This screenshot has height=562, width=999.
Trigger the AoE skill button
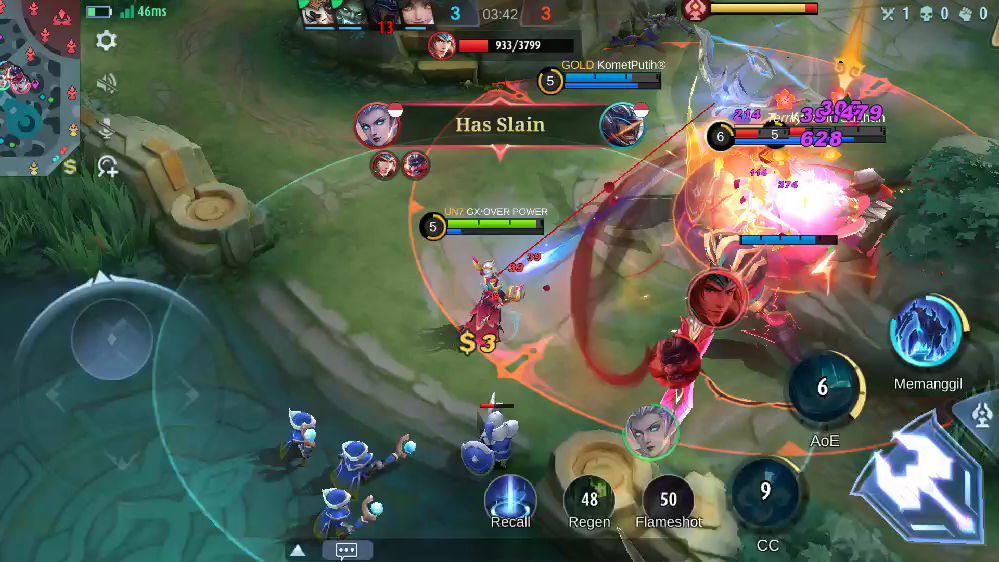[x=824, y=388]
